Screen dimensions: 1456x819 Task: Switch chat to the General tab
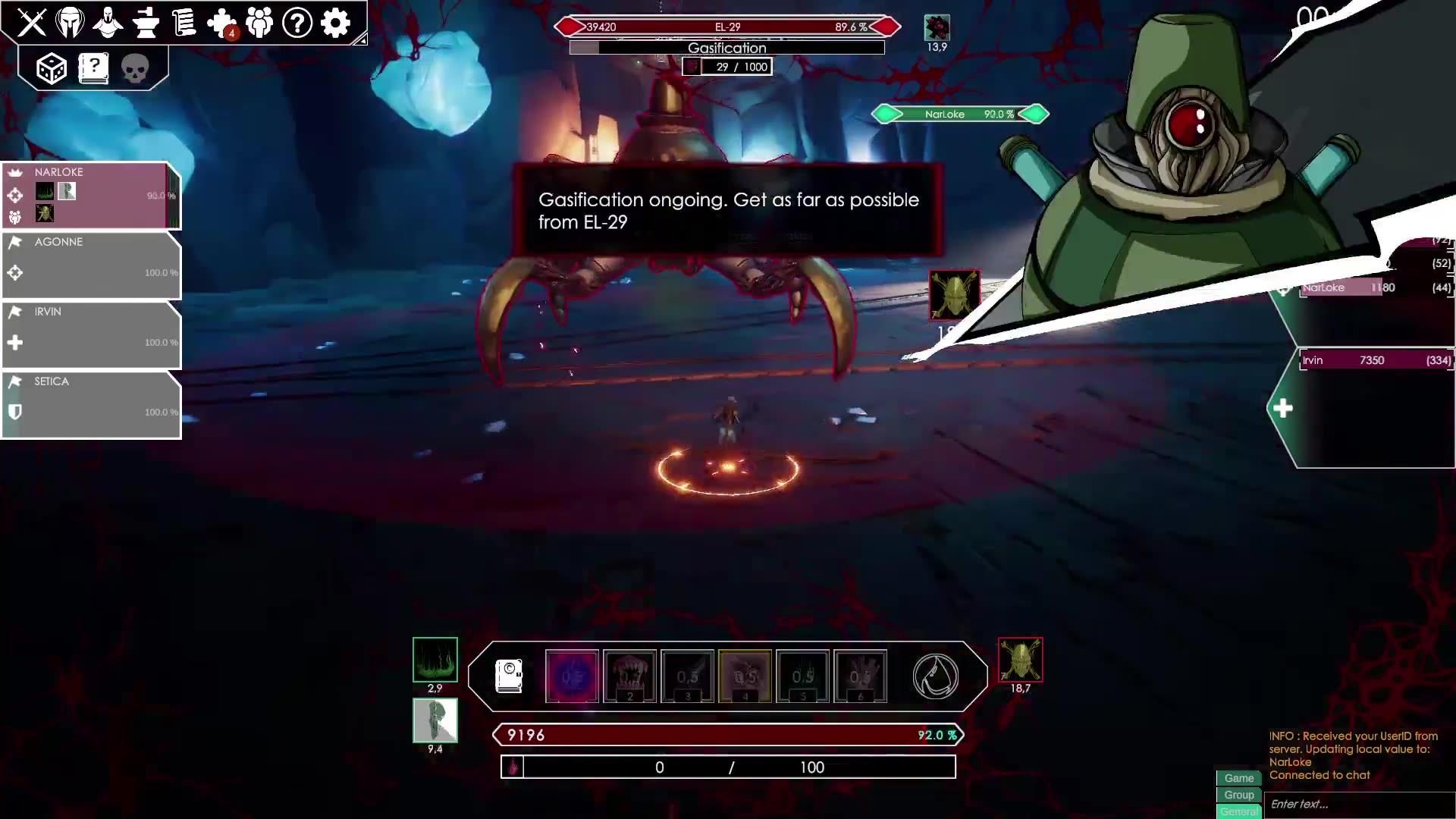point(1238,811)
